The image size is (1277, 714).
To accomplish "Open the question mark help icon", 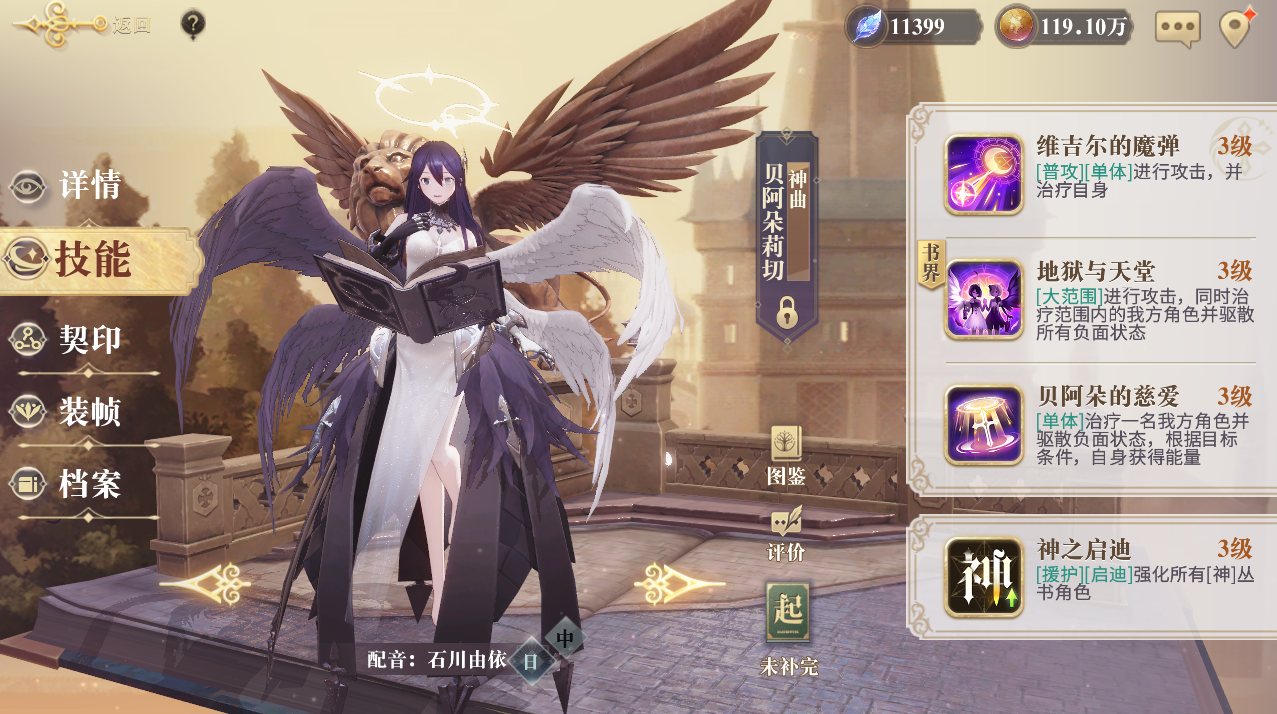I will 194,24.
